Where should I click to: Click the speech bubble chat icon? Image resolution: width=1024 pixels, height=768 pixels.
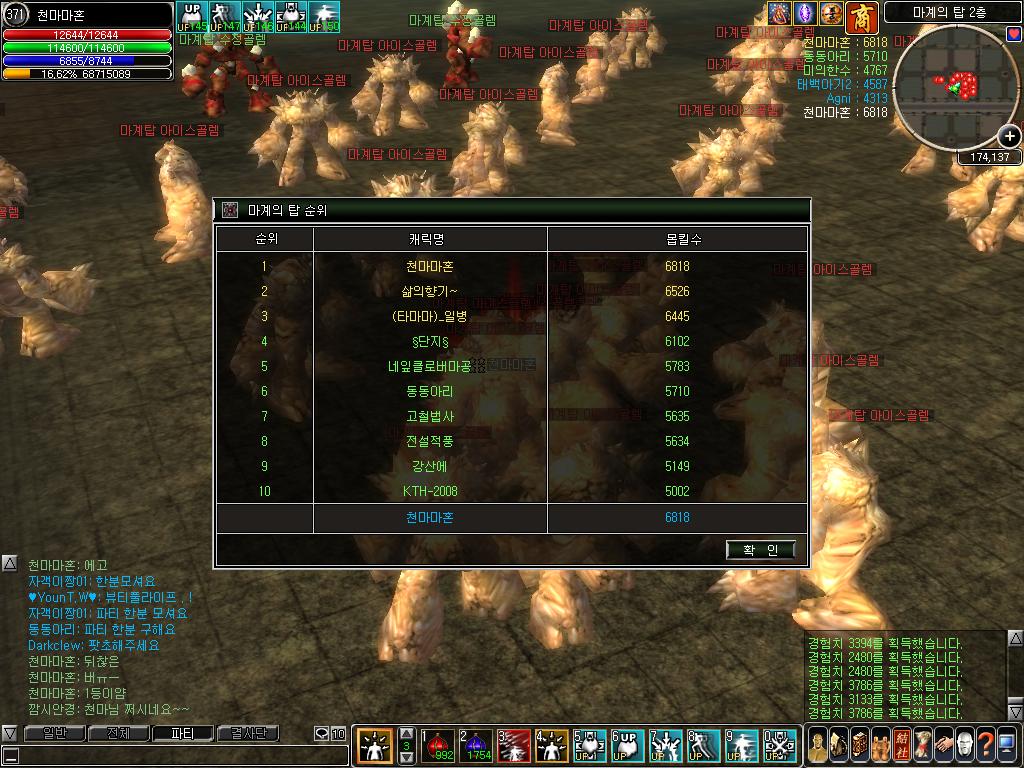tap(322, 734)
